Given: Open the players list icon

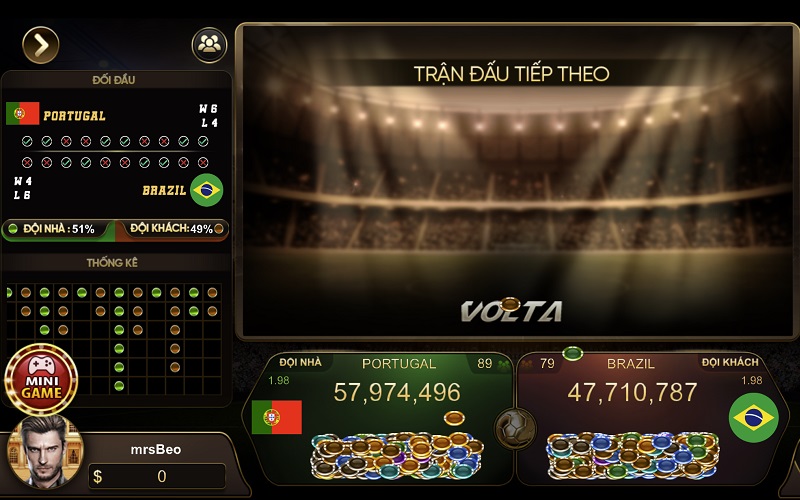Looking at the screenshot, I should click(209, 44).
